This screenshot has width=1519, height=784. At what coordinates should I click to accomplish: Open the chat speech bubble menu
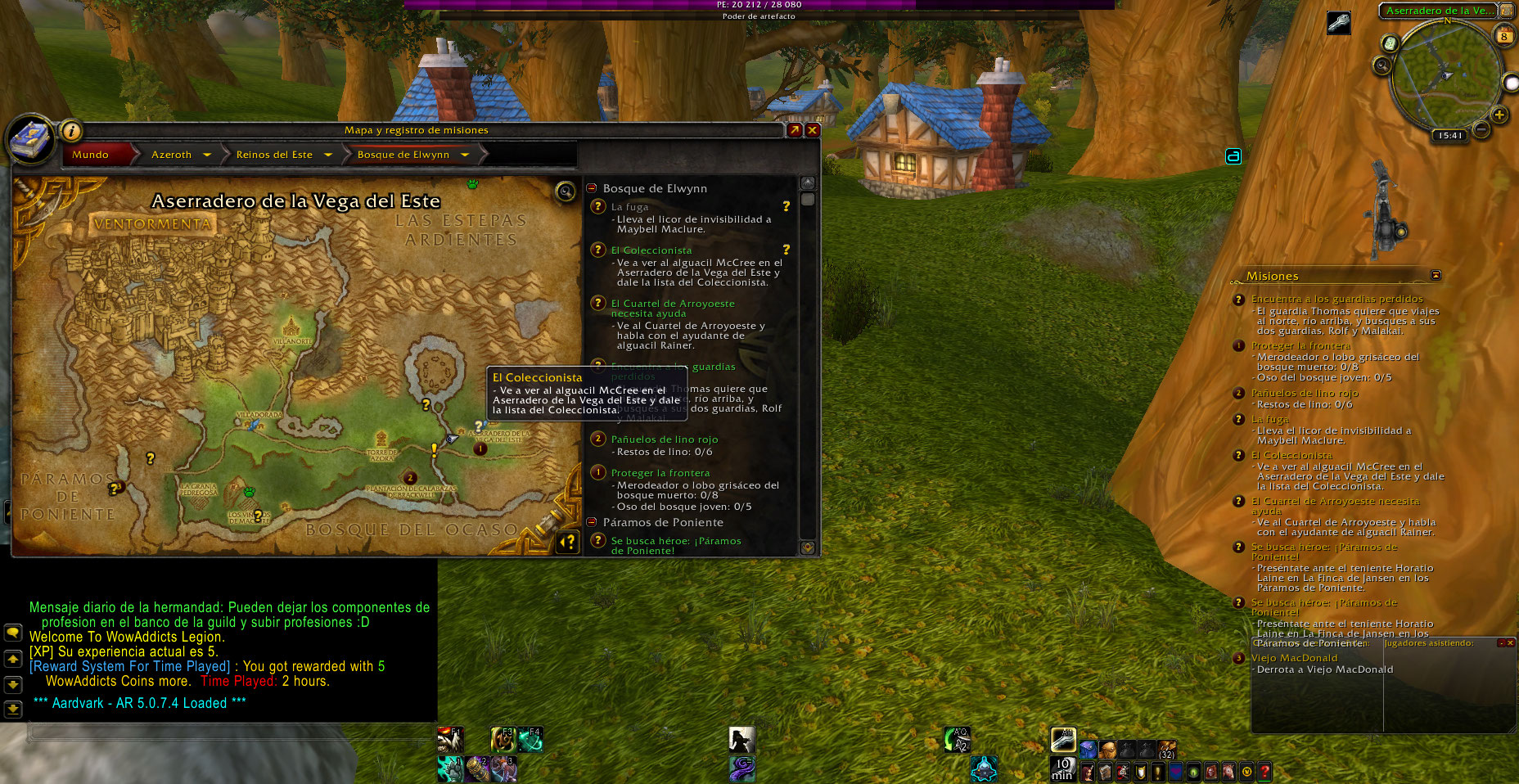click(13, 633)
